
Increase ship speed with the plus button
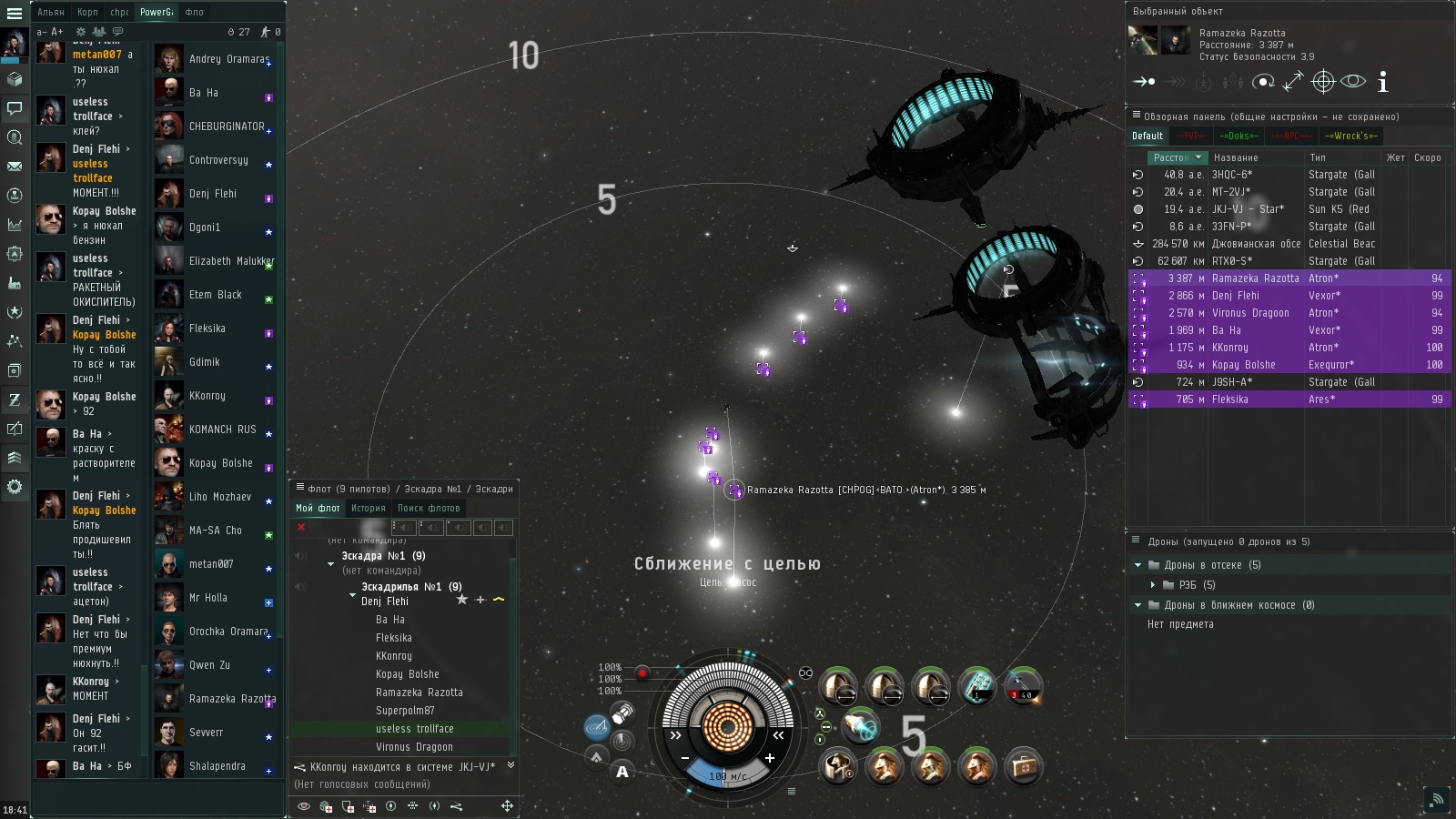click(770, 758)
